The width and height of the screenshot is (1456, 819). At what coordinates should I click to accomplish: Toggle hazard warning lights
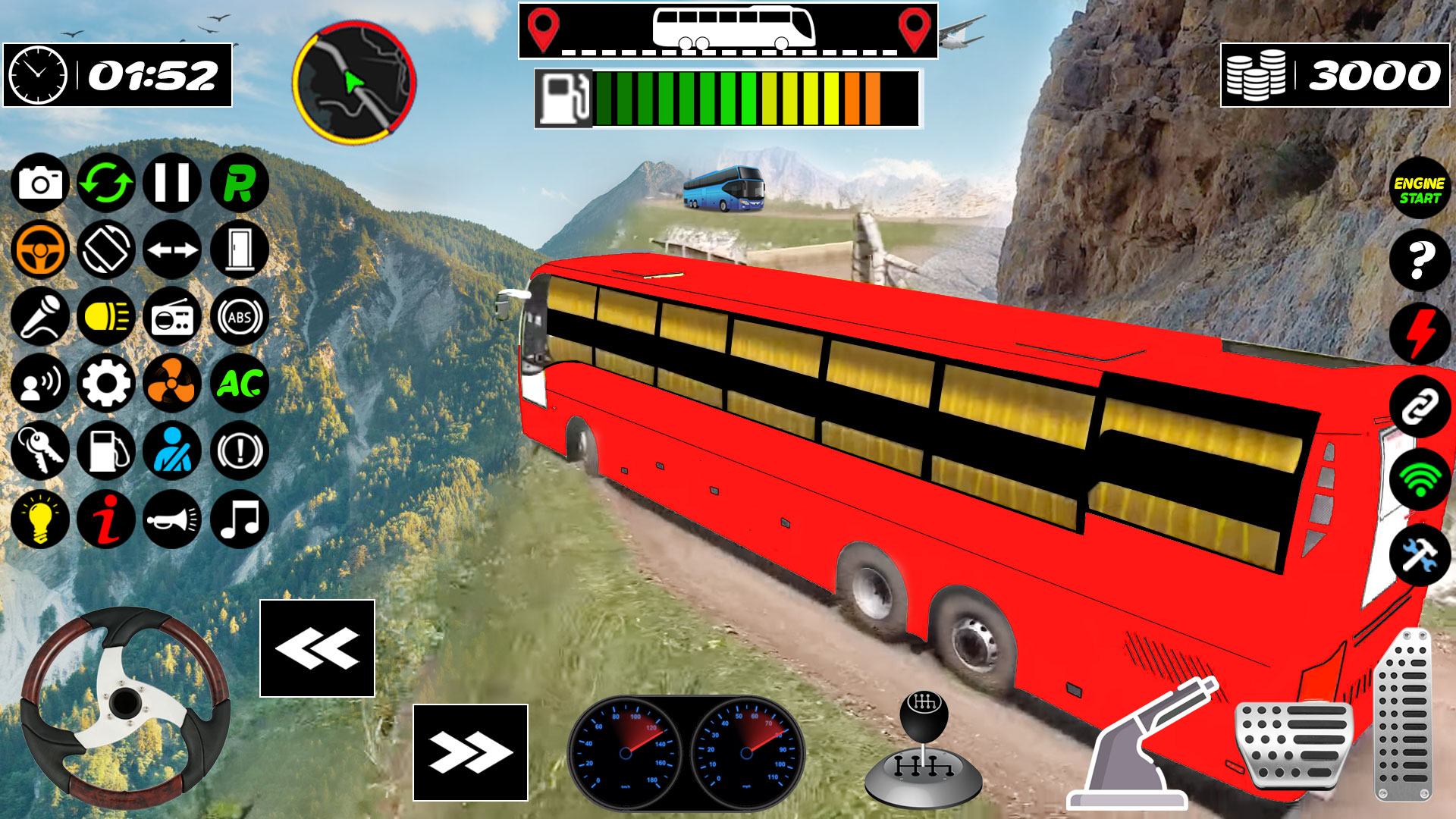(x=239, y=452)
